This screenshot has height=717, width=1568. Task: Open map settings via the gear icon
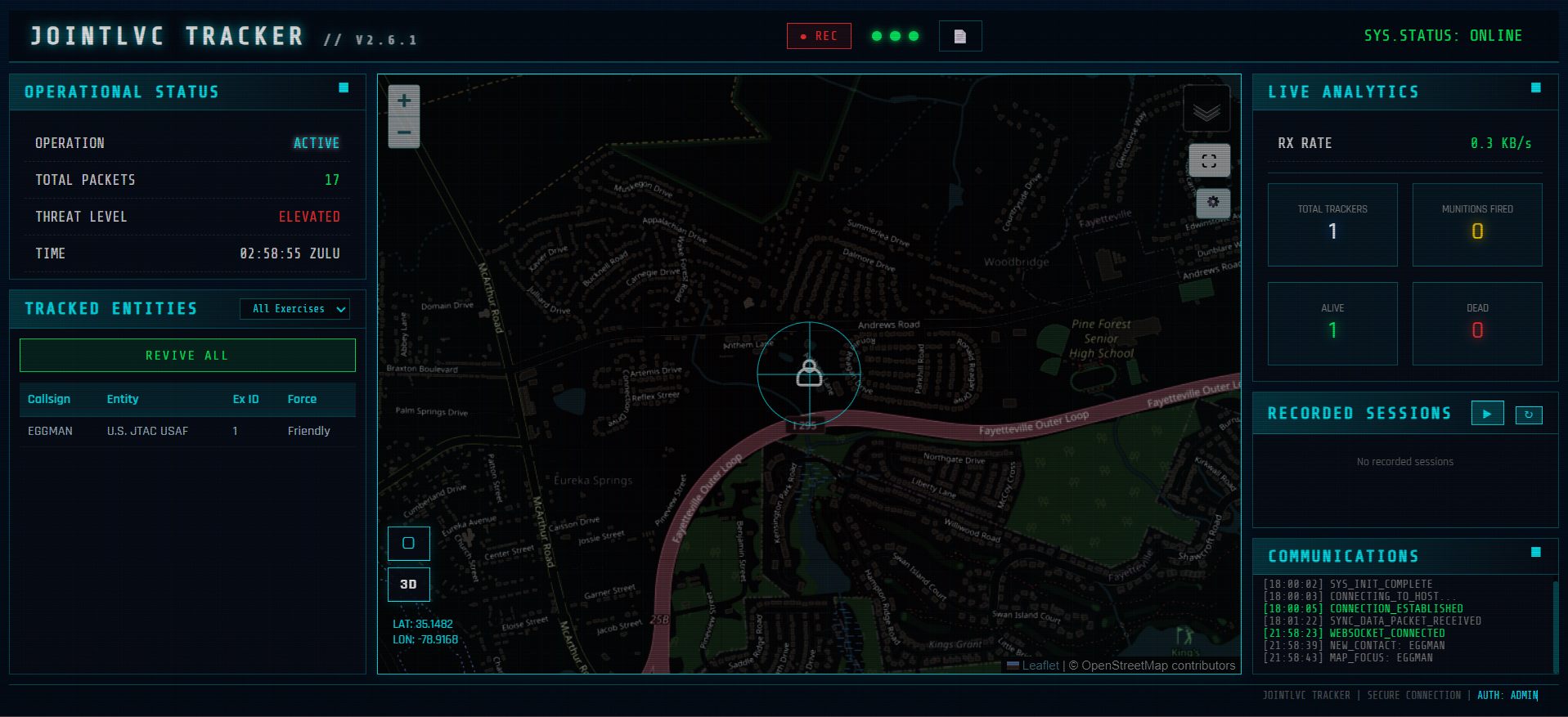point(1212,202)
